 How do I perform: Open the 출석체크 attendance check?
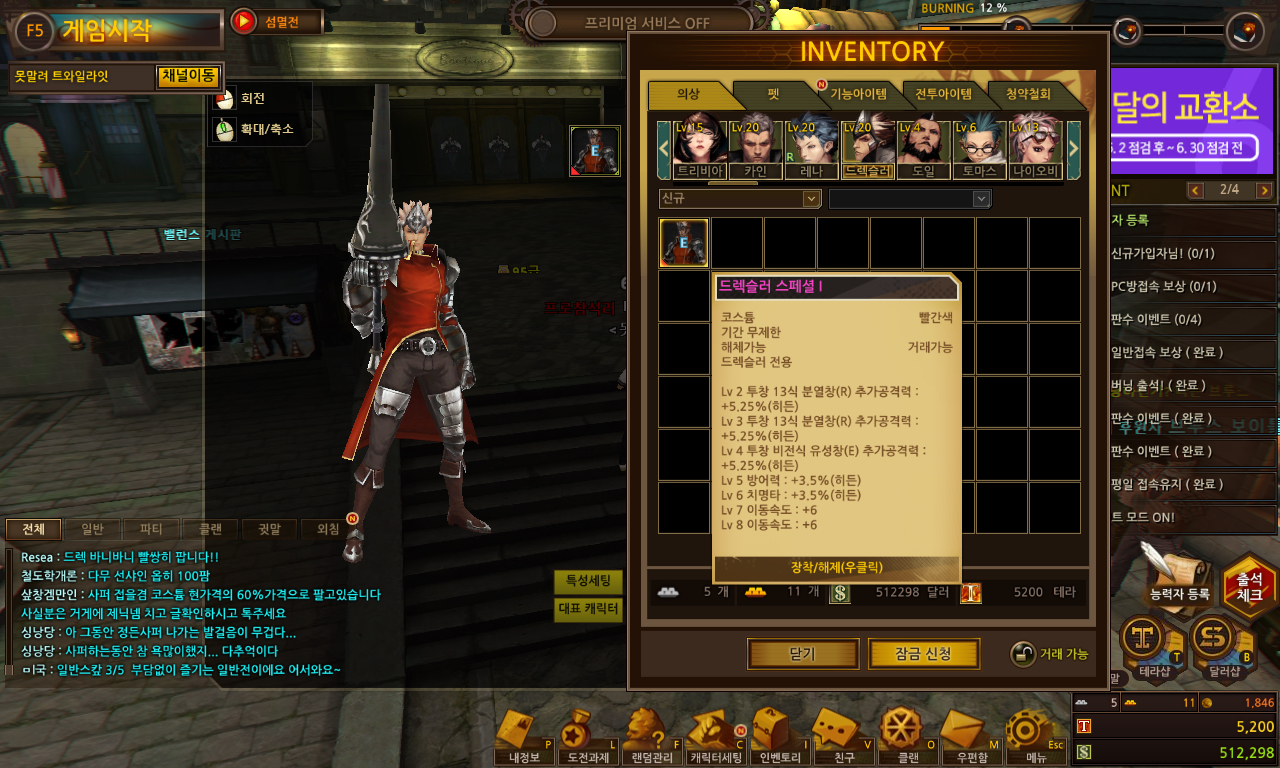click(x=1249, y=585)
